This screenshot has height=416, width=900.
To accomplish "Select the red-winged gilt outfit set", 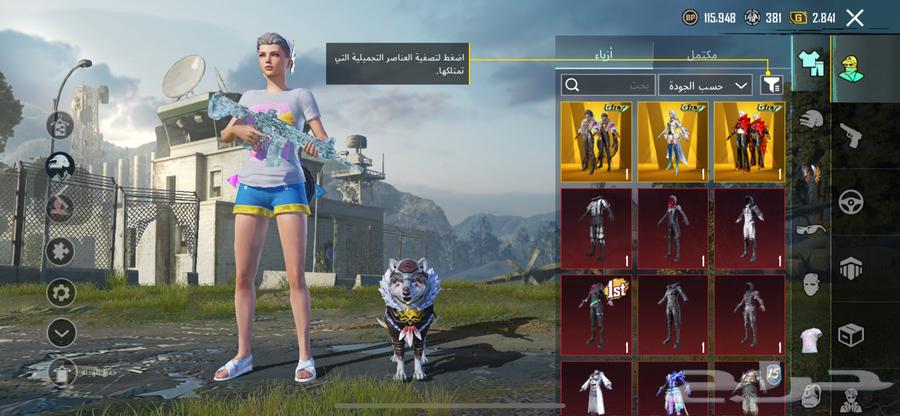I will (749, 141).
